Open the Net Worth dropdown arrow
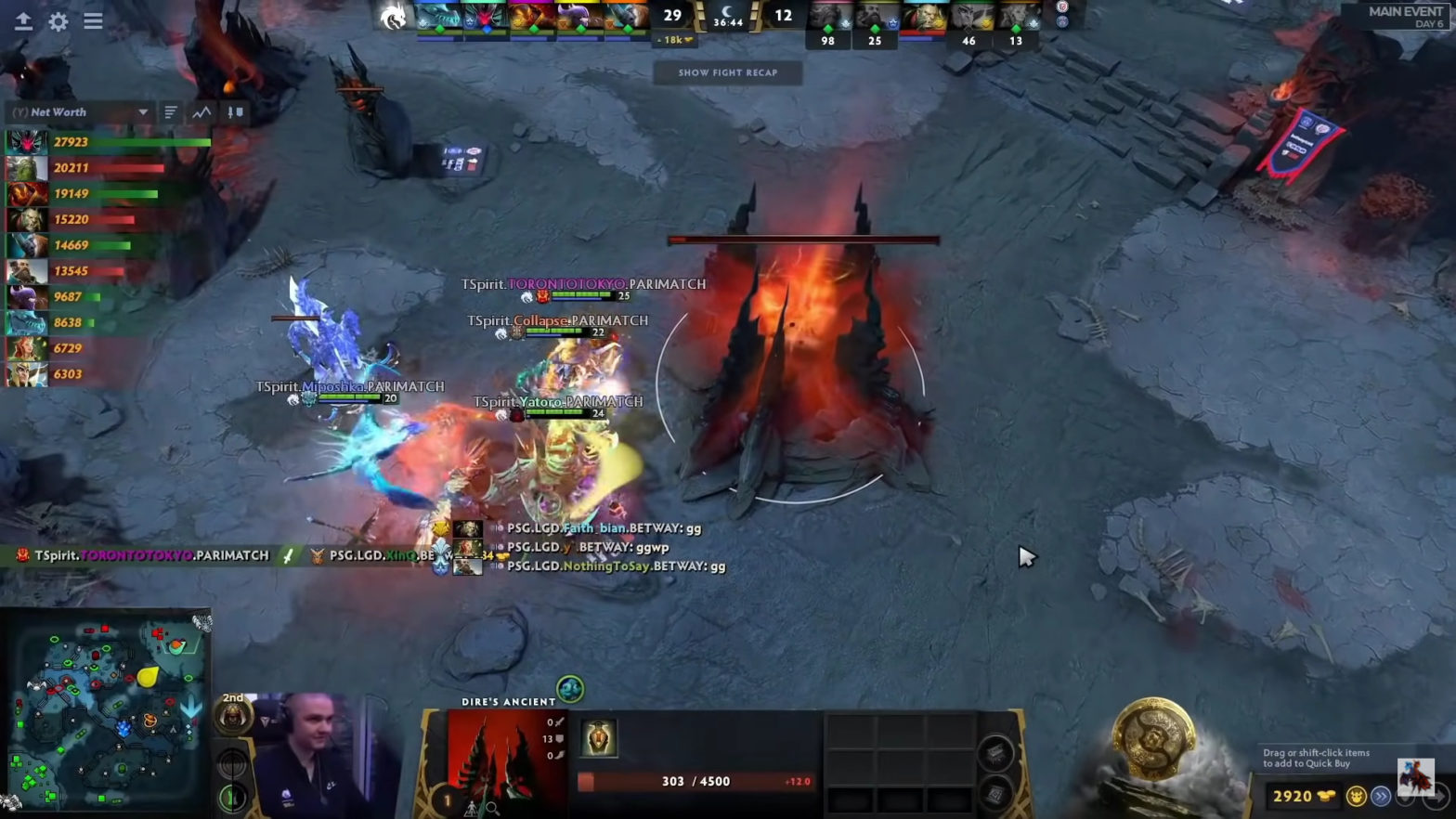The image size is (1456, 819). click(x=144, y=111)
